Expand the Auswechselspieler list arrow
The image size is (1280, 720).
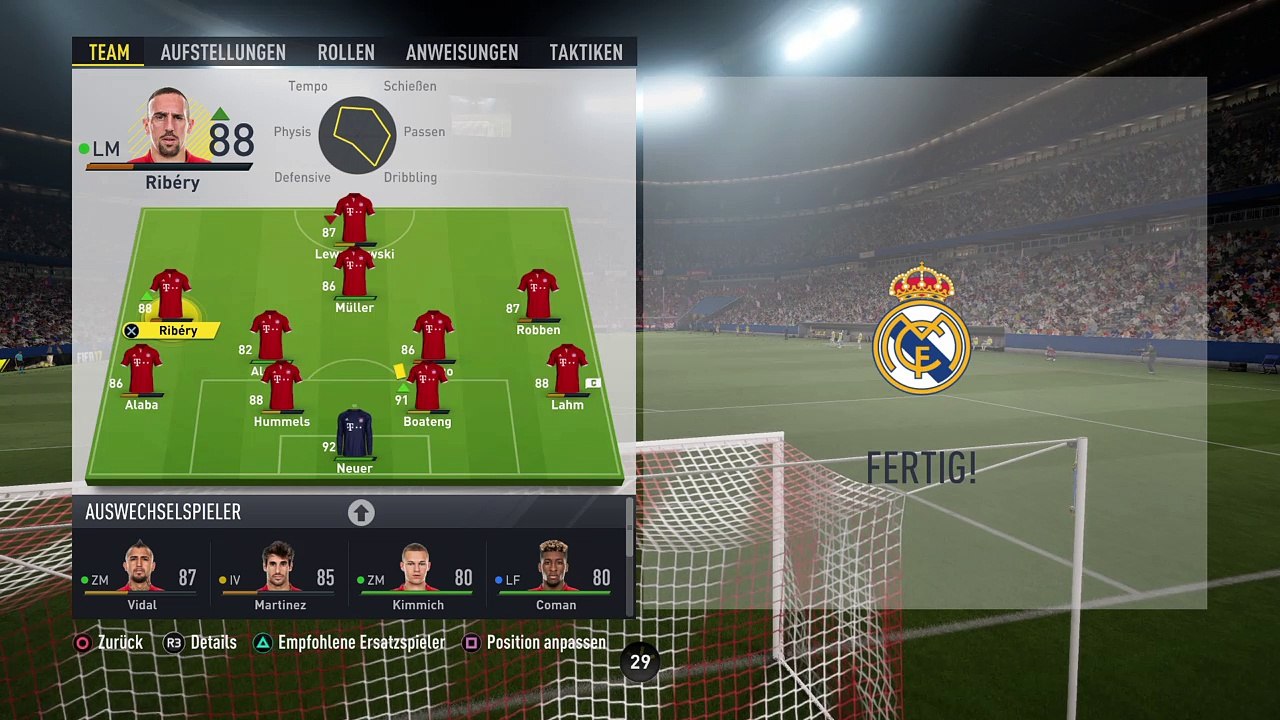point(361,513)
